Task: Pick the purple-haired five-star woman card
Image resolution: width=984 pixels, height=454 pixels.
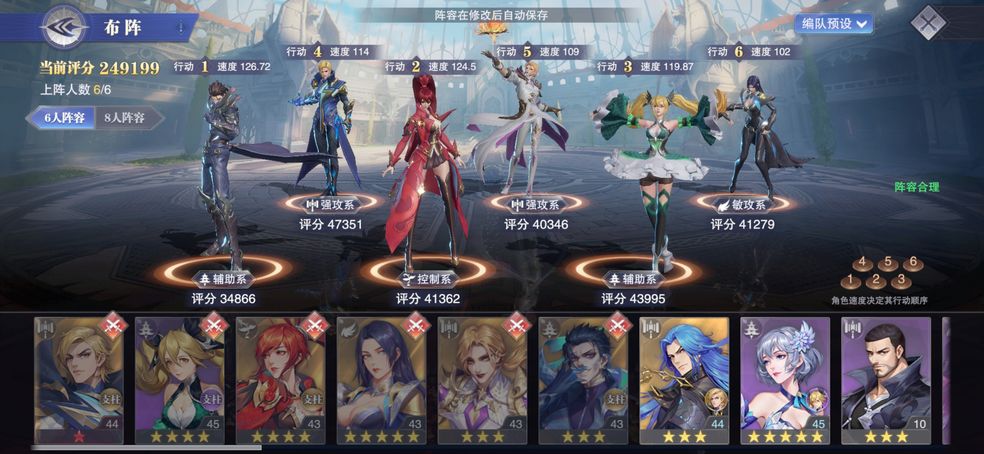Action: tap(382, 373)
